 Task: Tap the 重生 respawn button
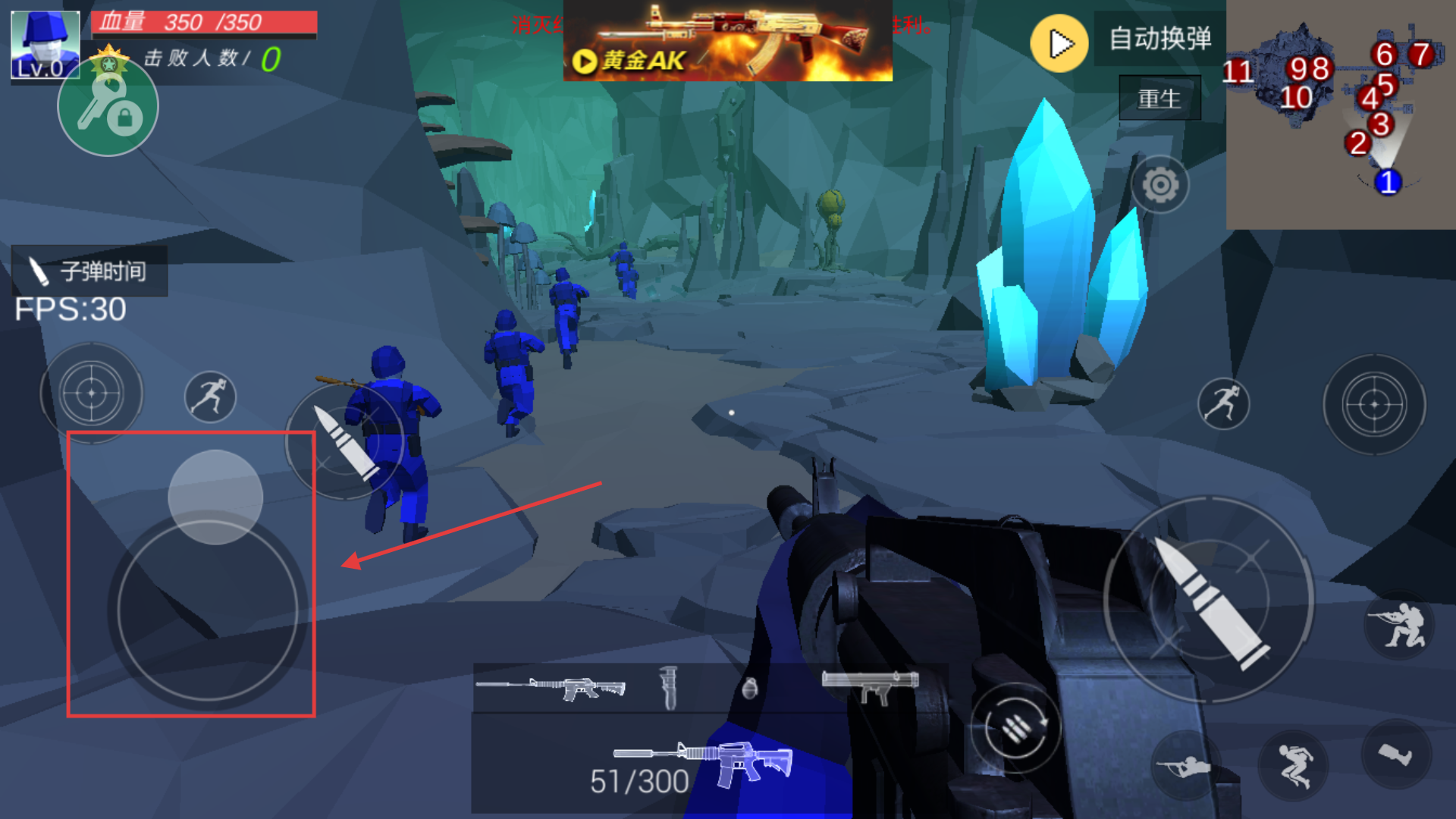click(1159, 99)
